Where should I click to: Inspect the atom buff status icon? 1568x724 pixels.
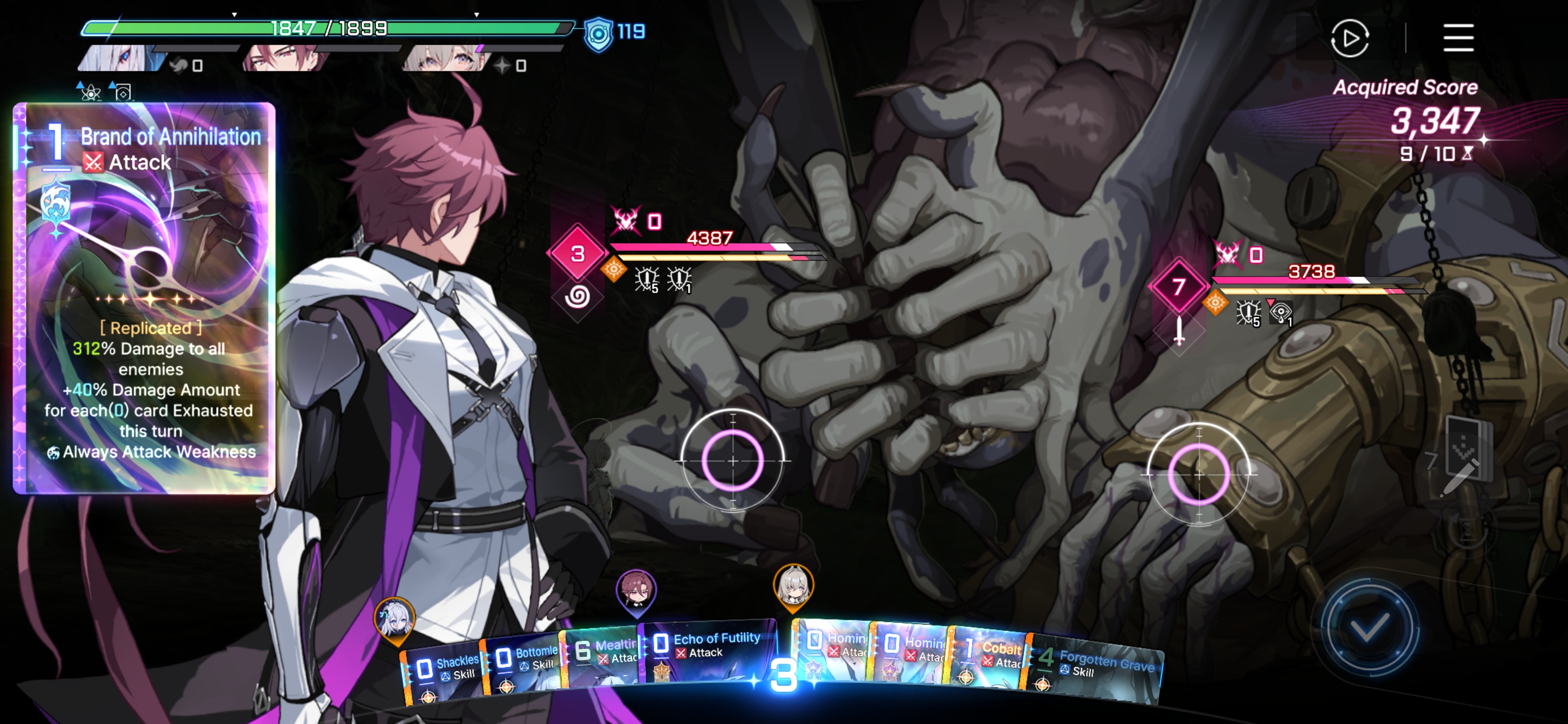coord(89,92)
